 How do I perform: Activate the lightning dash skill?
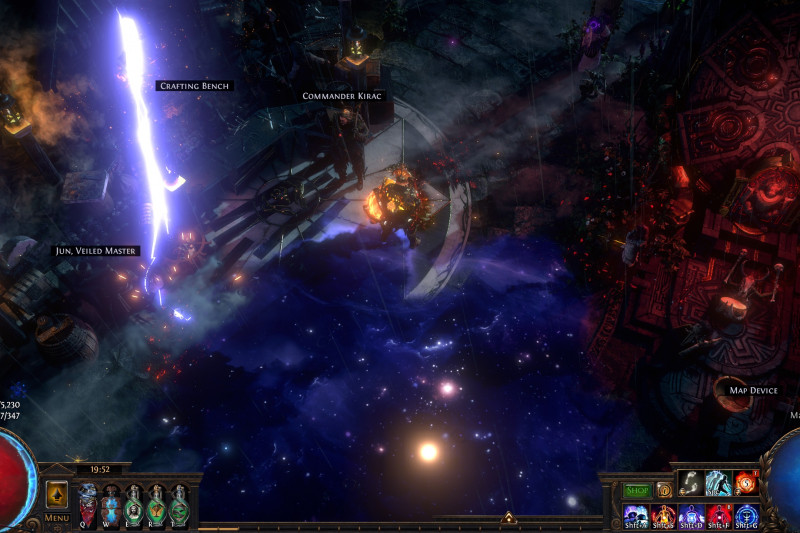pyautogui.click(x=718, y=484)
